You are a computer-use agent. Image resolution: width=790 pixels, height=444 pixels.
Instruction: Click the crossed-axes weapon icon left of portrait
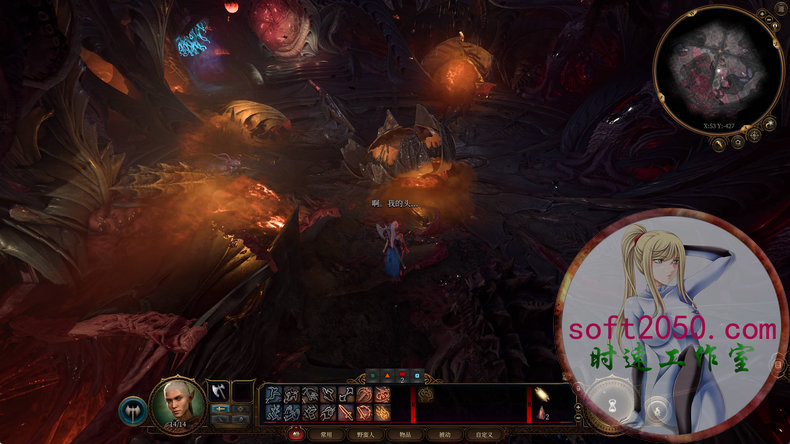click(x=132, y=408)
